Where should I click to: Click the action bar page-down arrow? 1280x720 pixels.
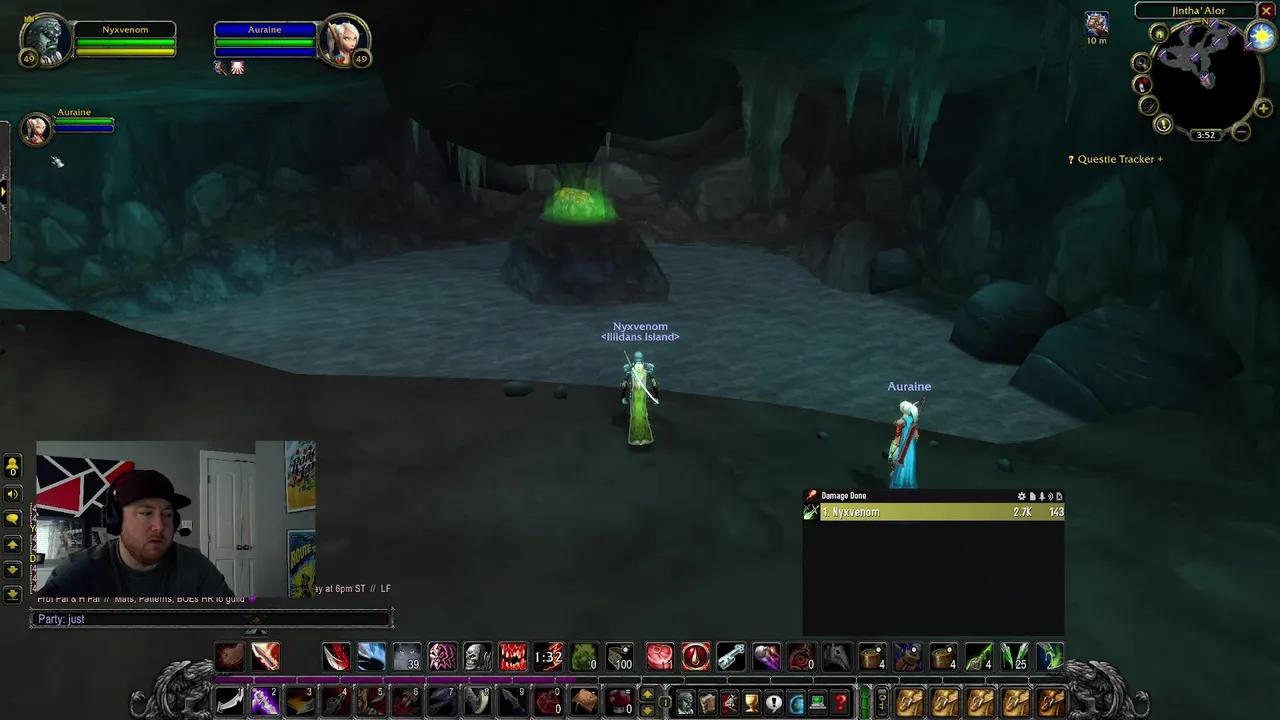click(x=645, y=709)
